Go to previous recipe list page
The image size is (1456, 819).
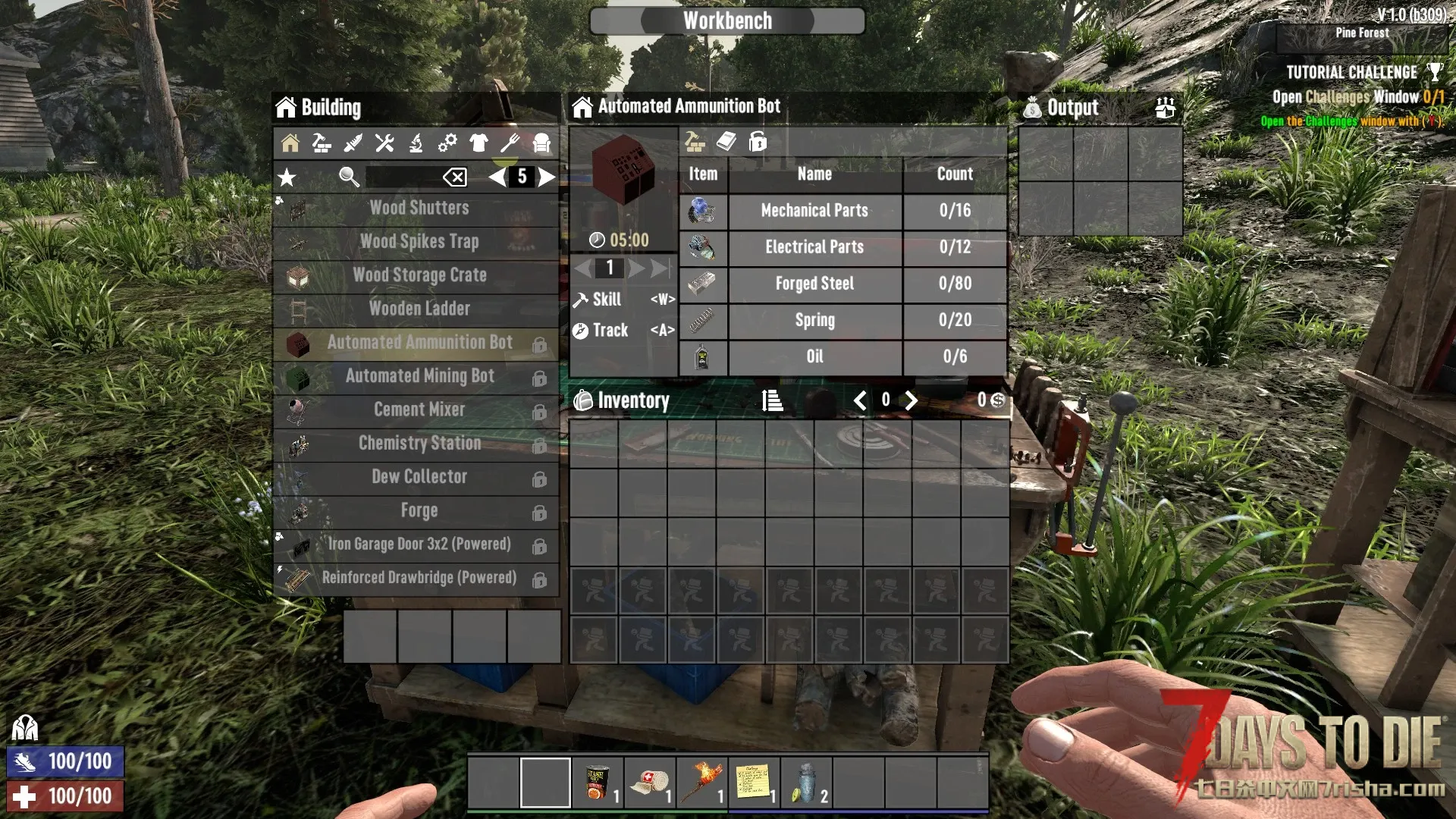pos(497,177)
